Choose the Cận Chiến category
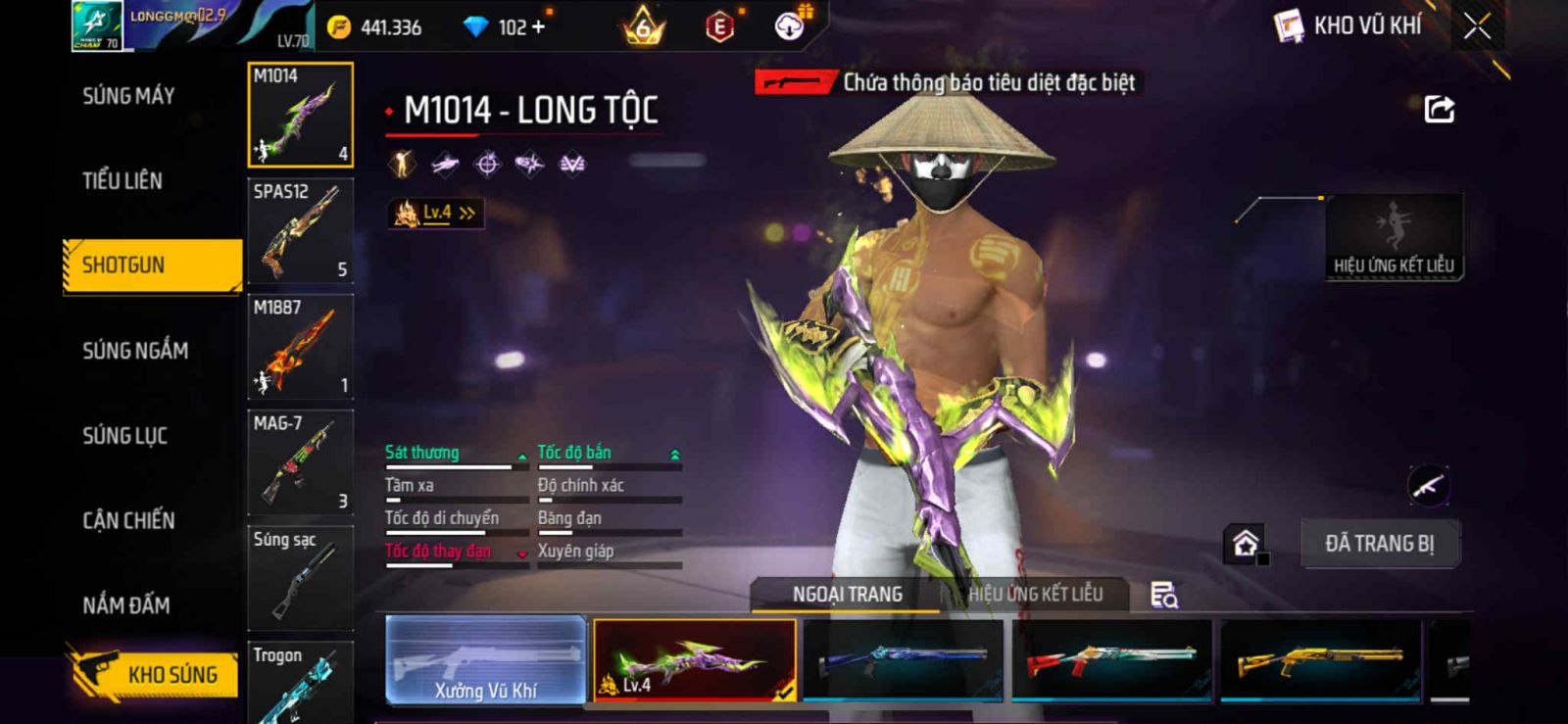This screenshot has height=724, width=1568. tap(128, 520)
